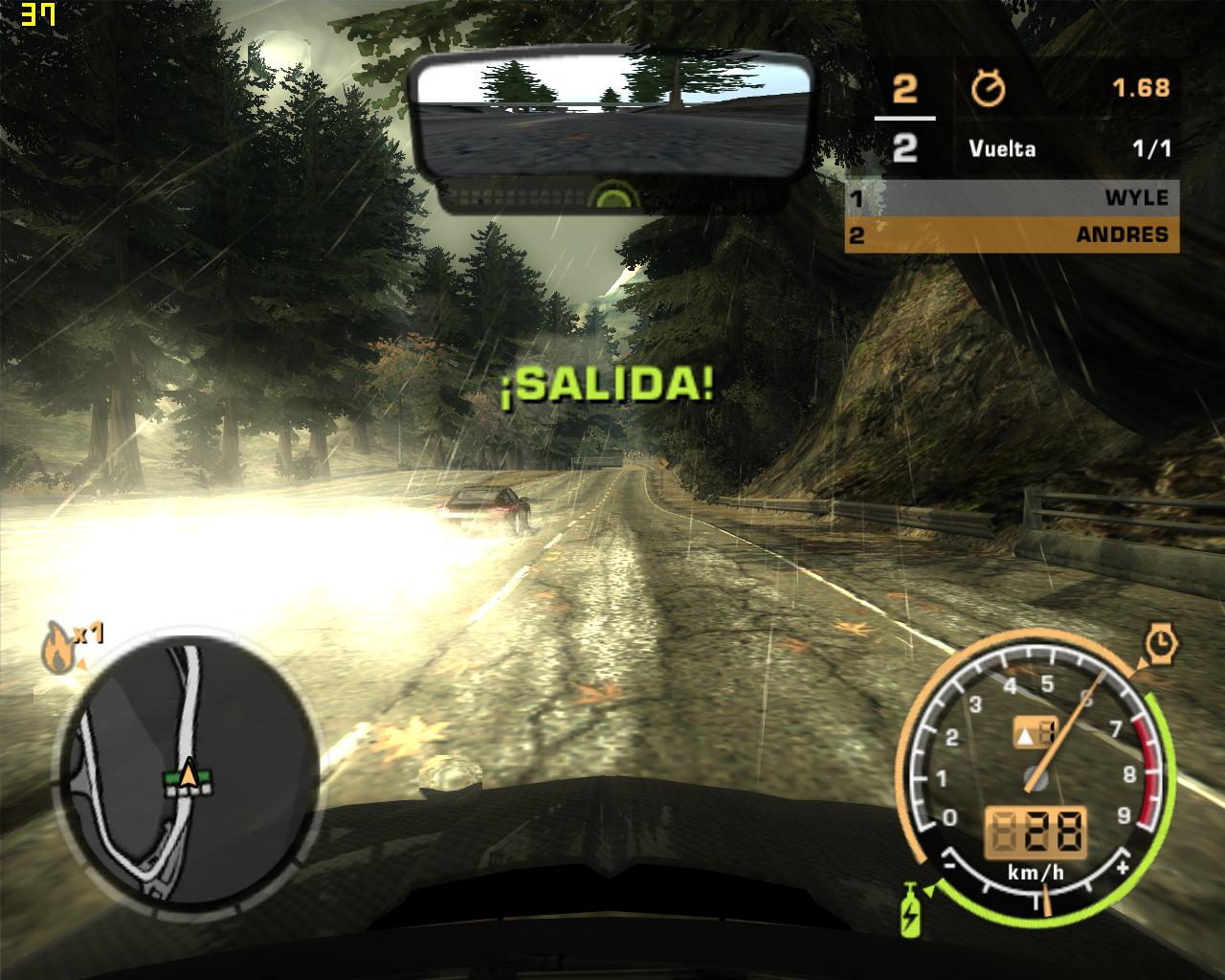Select ANDRES in the race standings
The height and width of the screenshot is (980, 1225).
tap(1011, 234)
